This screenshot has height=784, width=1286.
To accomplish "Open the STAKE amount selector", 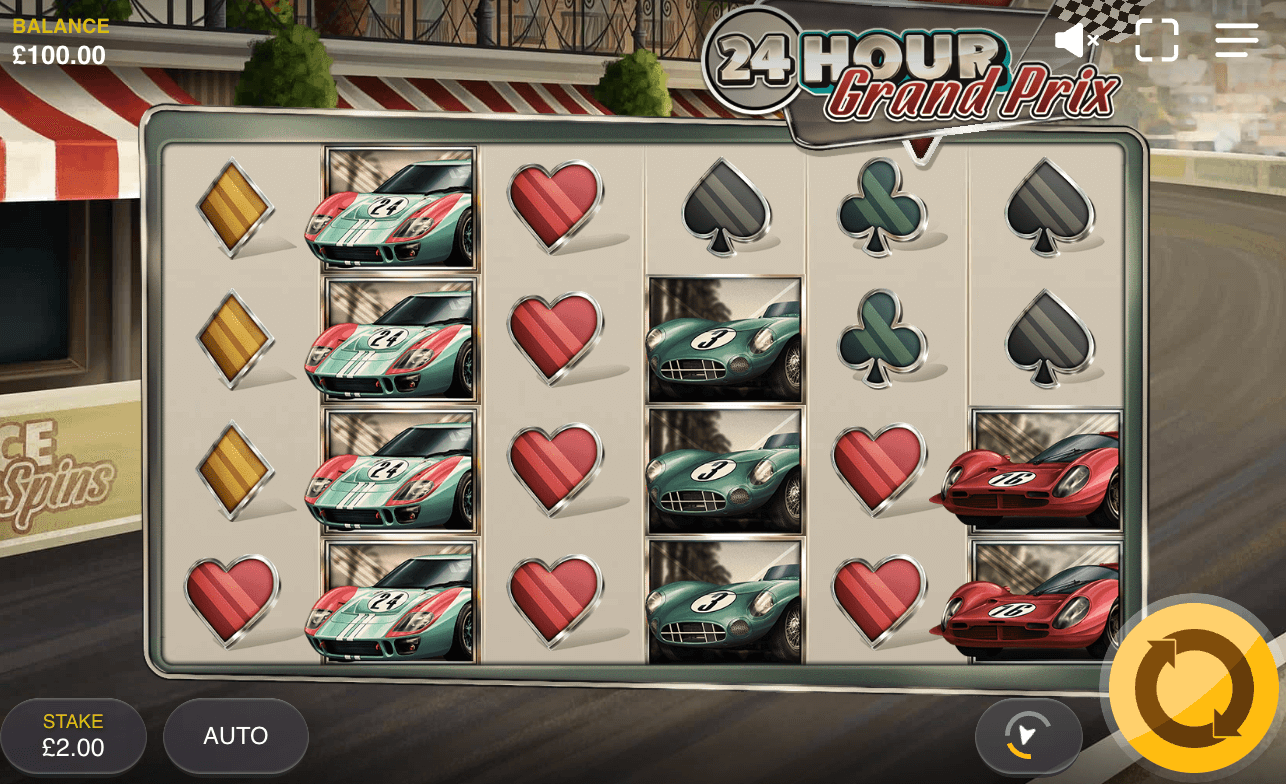I will 73,735.
